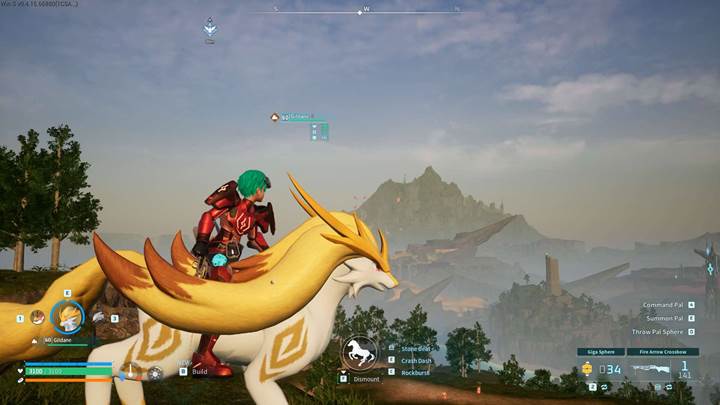Switch to the previous pal in party

pyautogui.click(x=36, y=317)
